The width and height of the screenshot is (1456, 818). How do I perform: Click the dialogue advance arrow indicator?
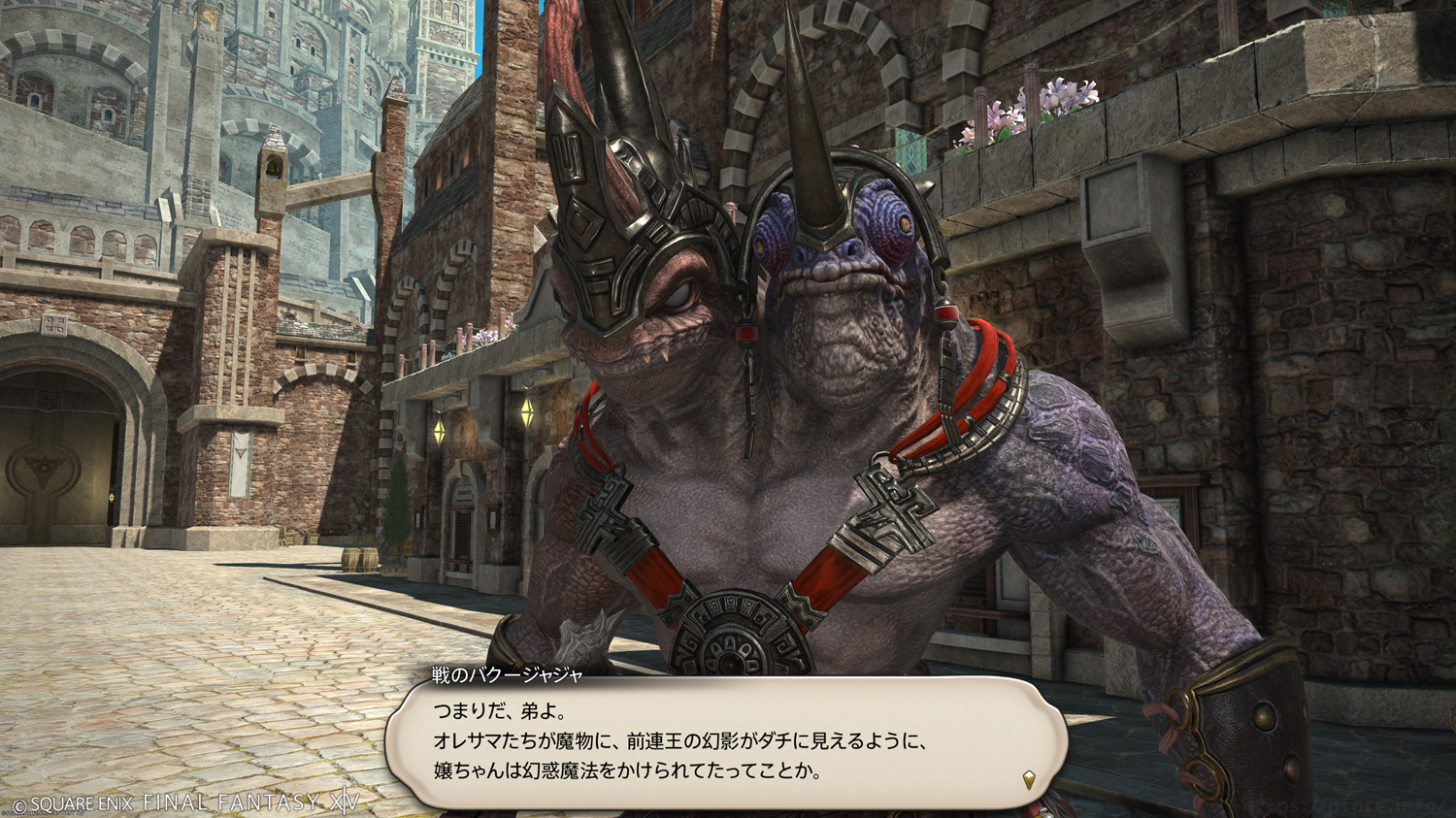coord(1029,778)
